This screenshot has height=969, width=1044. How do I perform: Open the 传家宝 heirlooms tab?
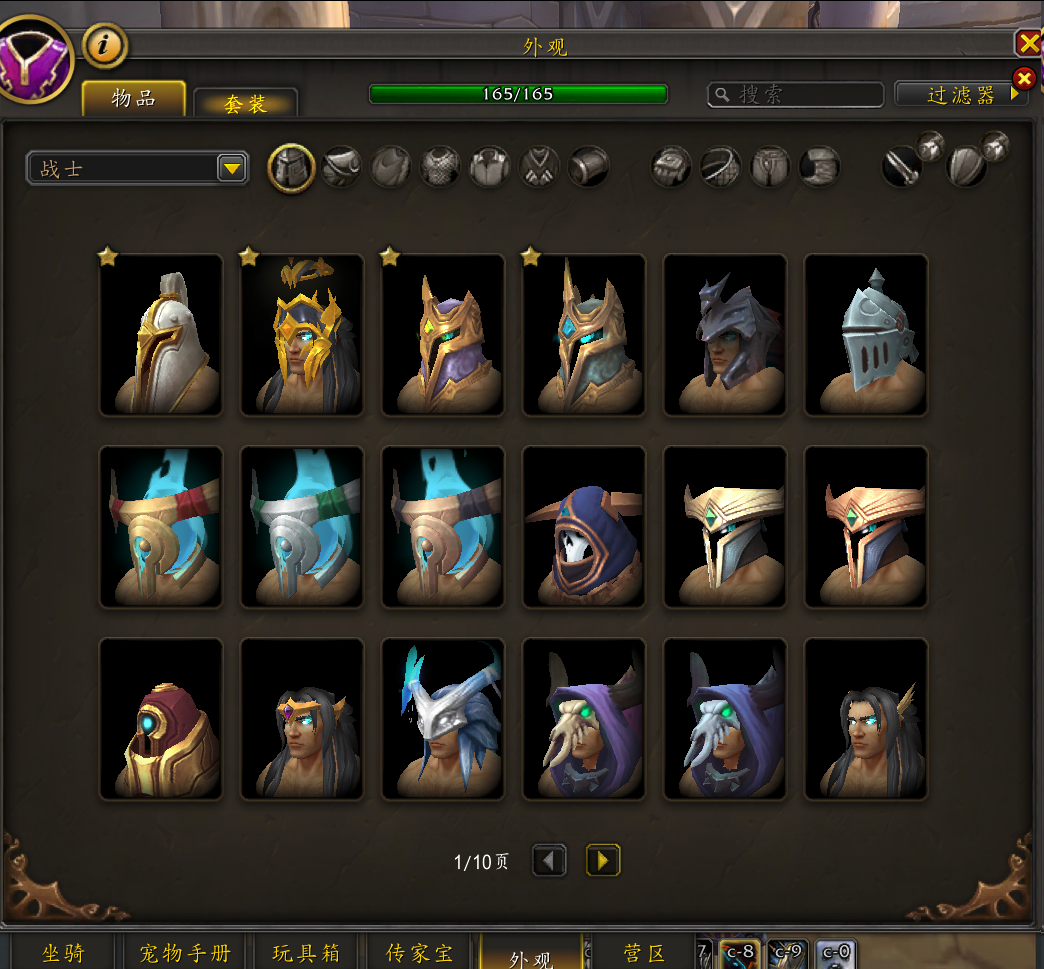pyautogui.click(x=419, y=953)
